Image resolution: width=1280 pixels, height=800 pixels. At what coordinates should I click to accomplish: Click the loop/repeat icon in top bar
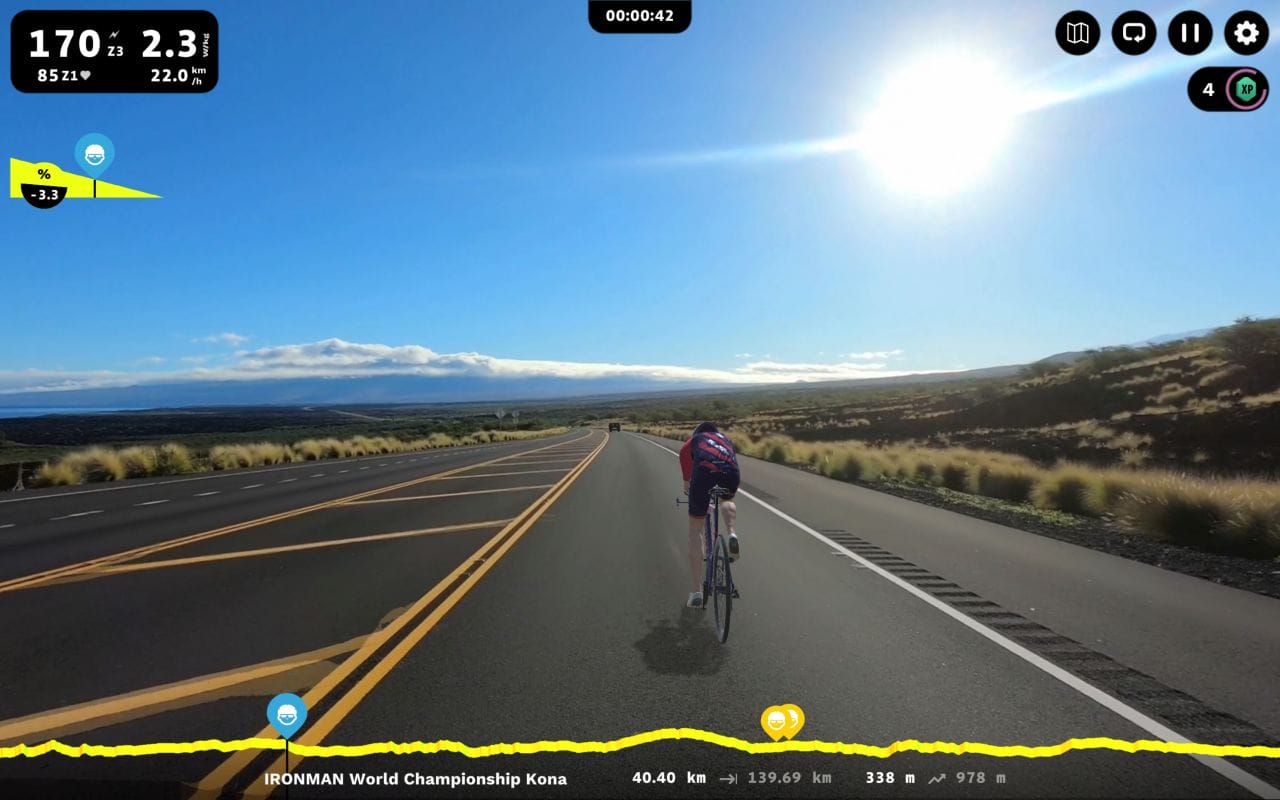pos(1131,34)
